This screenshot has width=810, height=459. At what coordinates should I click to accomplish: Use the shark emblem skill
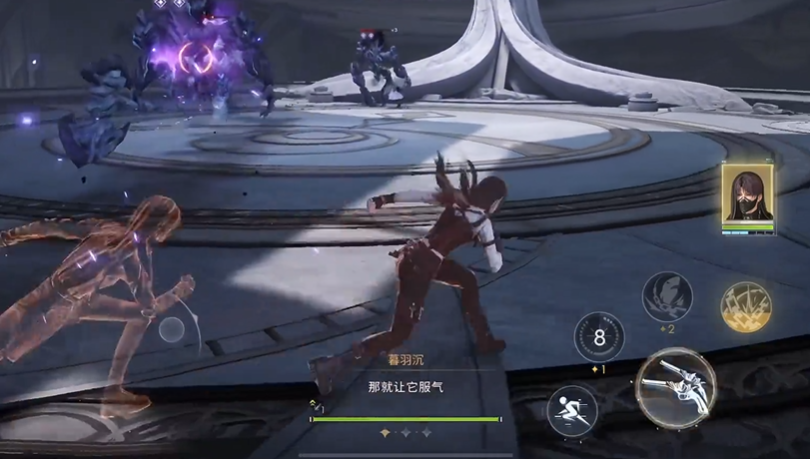(x=667, y=297)
